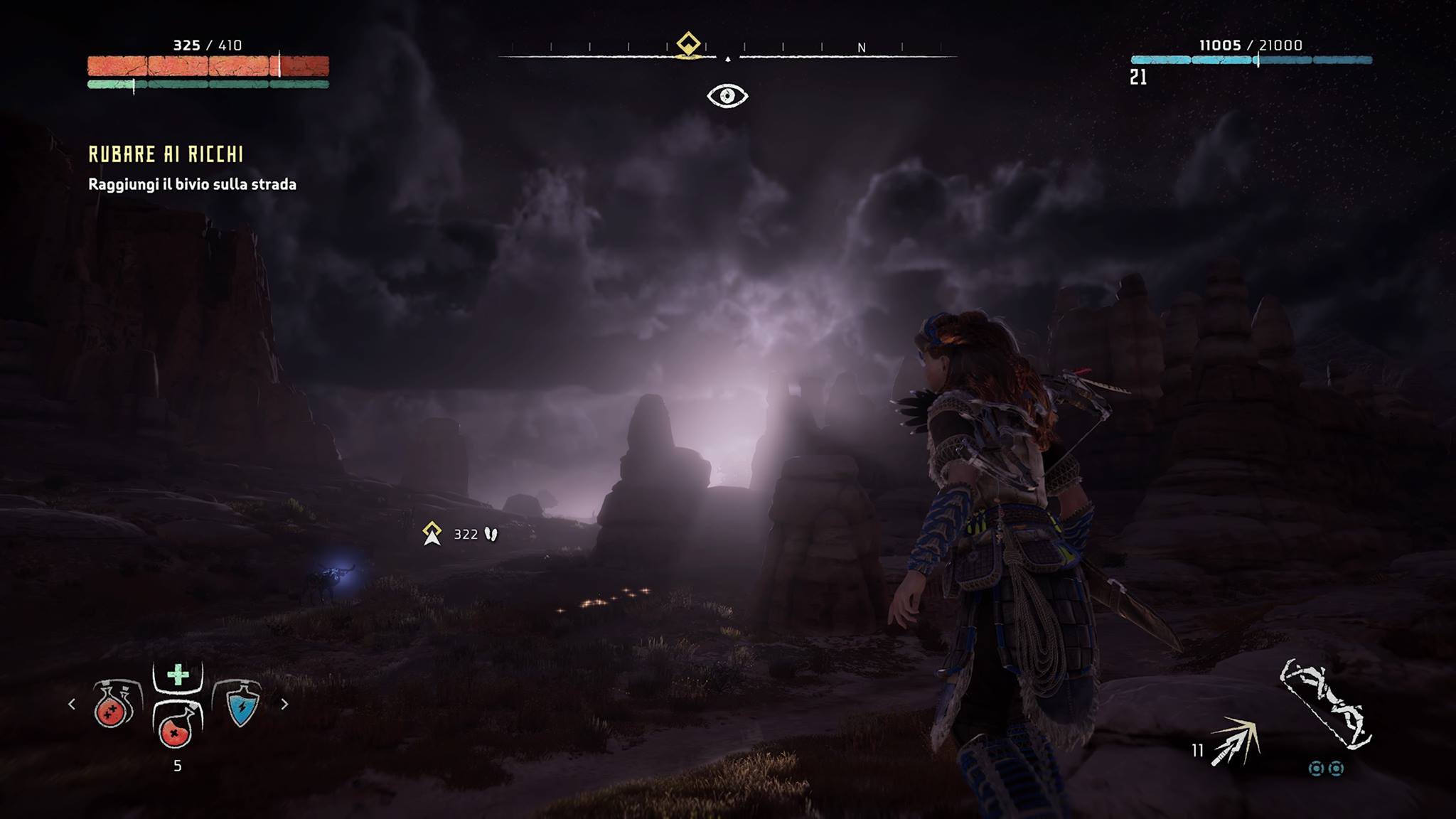Image resolution: width=1456 pixels, height=819 pixels.
Task: Select the quest diamond marker on the compass
Action: tap(687, 44)
